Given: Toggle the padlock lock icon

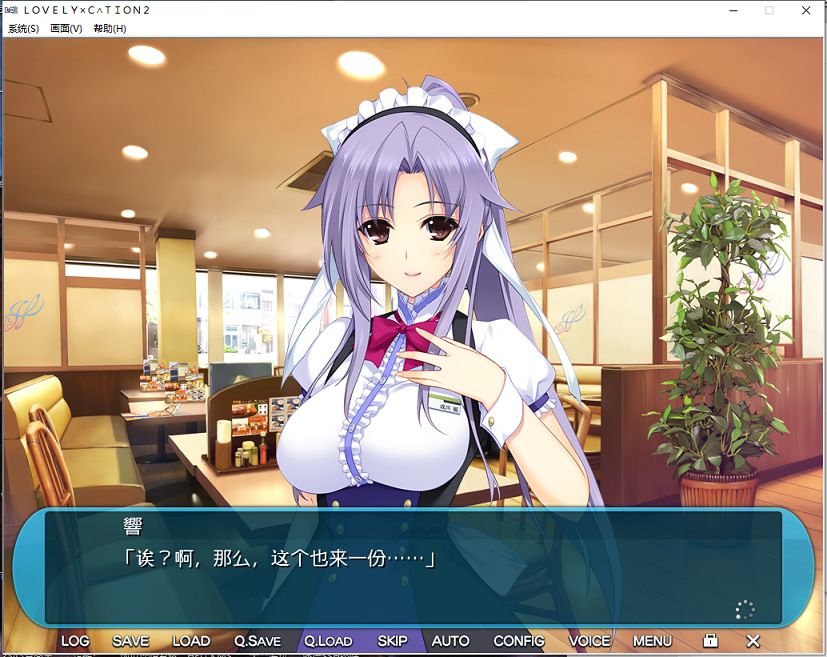Looking at the screenshot, I should click(710, 641).
